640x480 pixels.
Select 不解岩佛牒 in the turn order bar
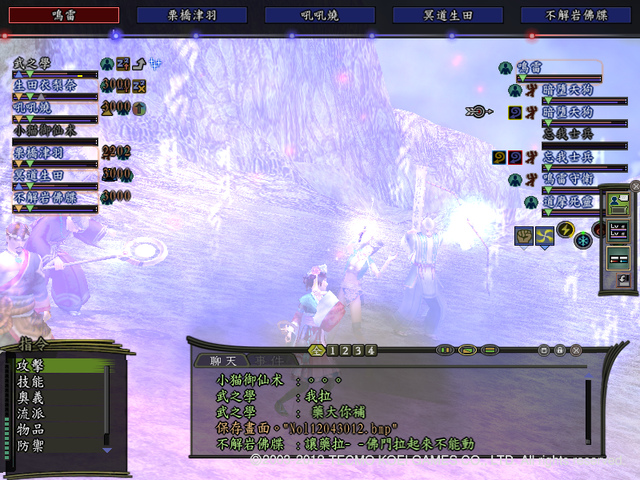(x=577, y=15)
